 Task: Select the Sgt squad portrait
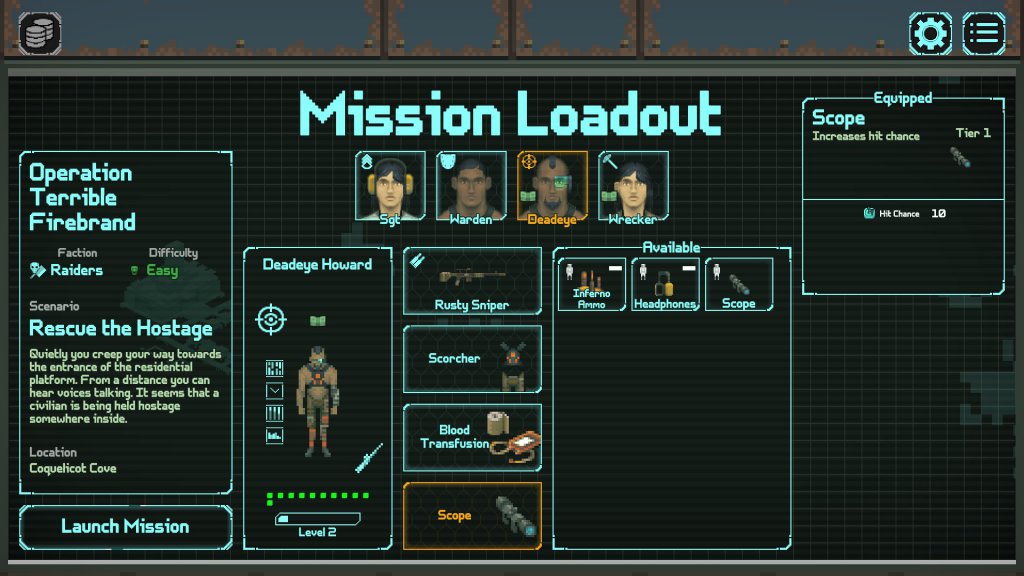pos(390,186)
